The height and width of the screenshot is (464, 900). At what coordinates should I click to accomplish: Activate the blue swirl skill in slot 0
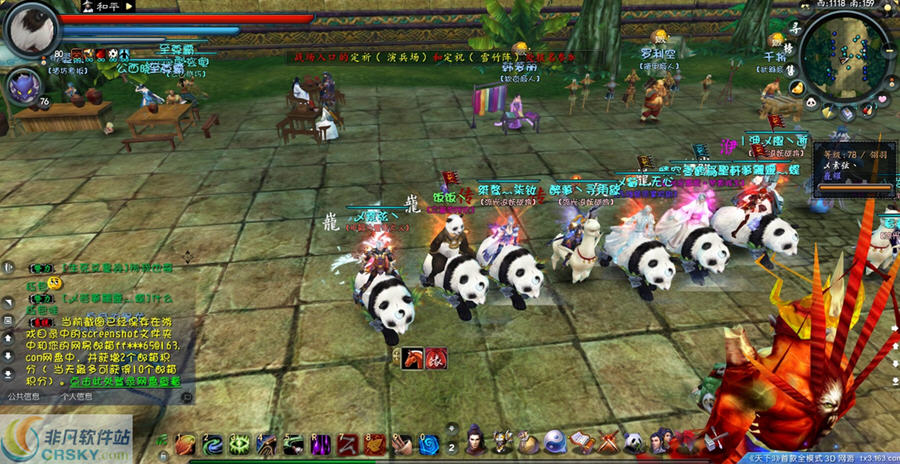pos(429,443)
